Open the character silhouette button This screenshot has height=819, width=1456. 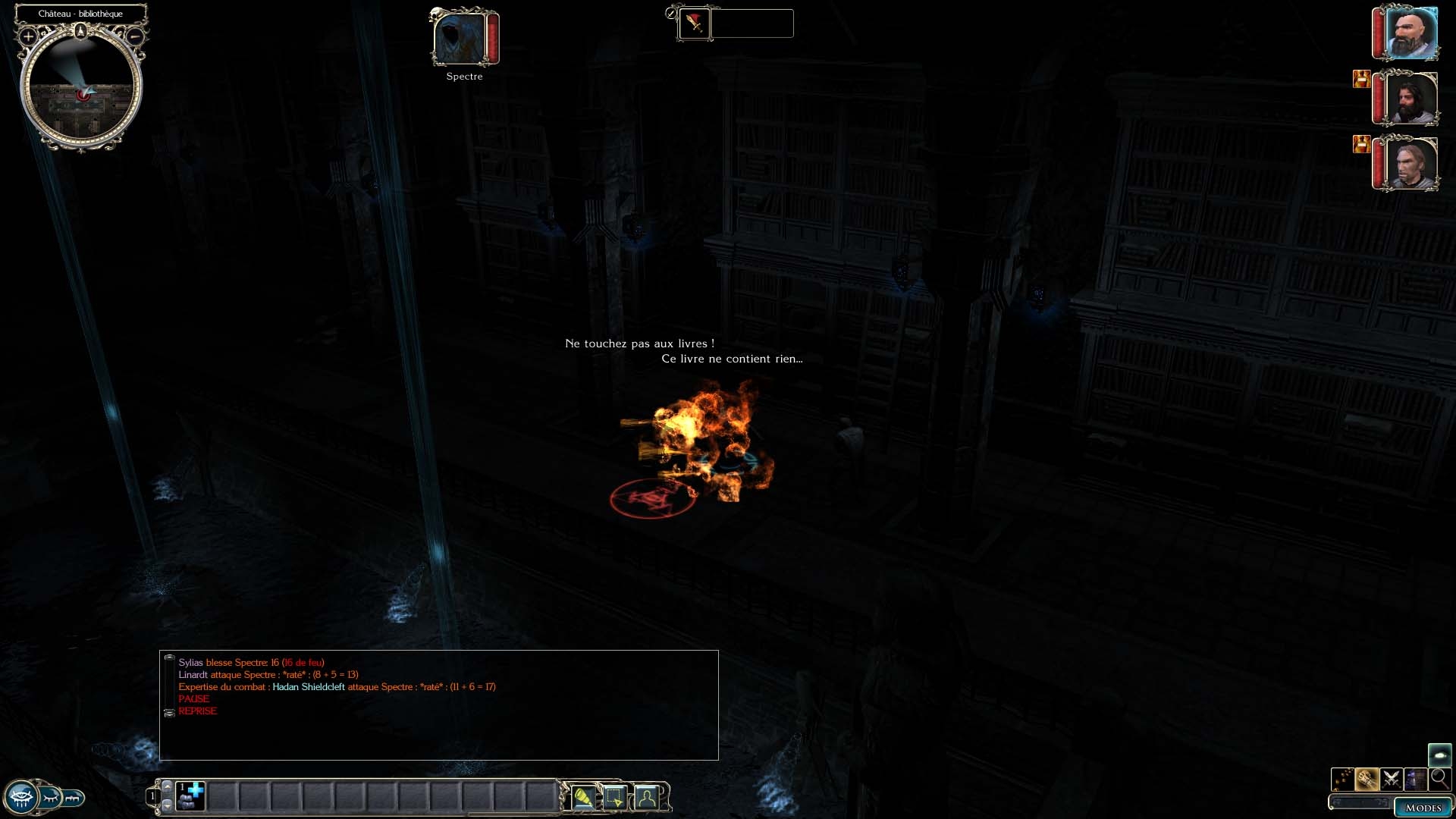647,798
